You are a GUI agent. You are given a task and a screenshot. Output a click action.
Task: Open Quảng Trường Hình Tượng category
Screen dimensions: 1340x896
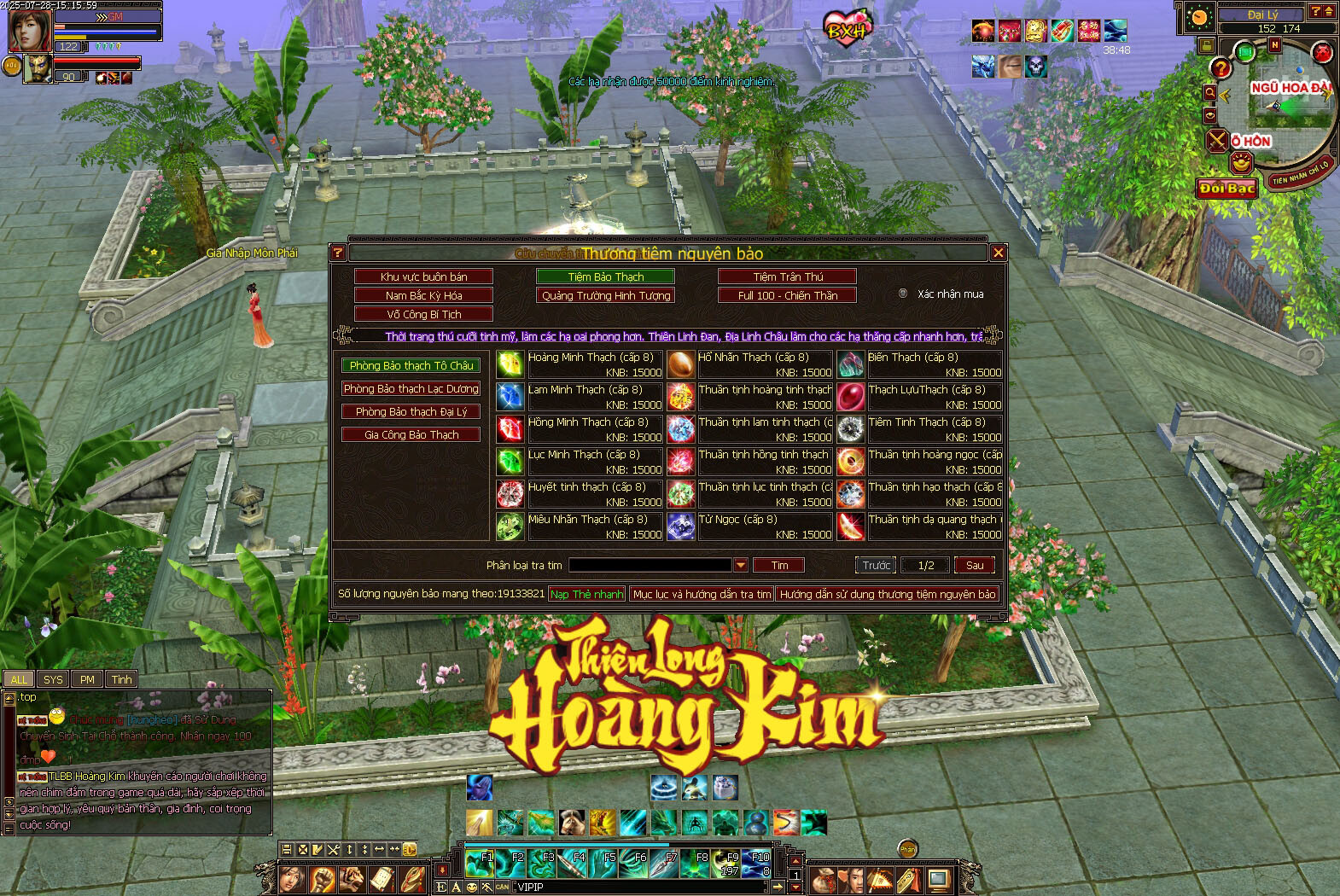(605, 295)
